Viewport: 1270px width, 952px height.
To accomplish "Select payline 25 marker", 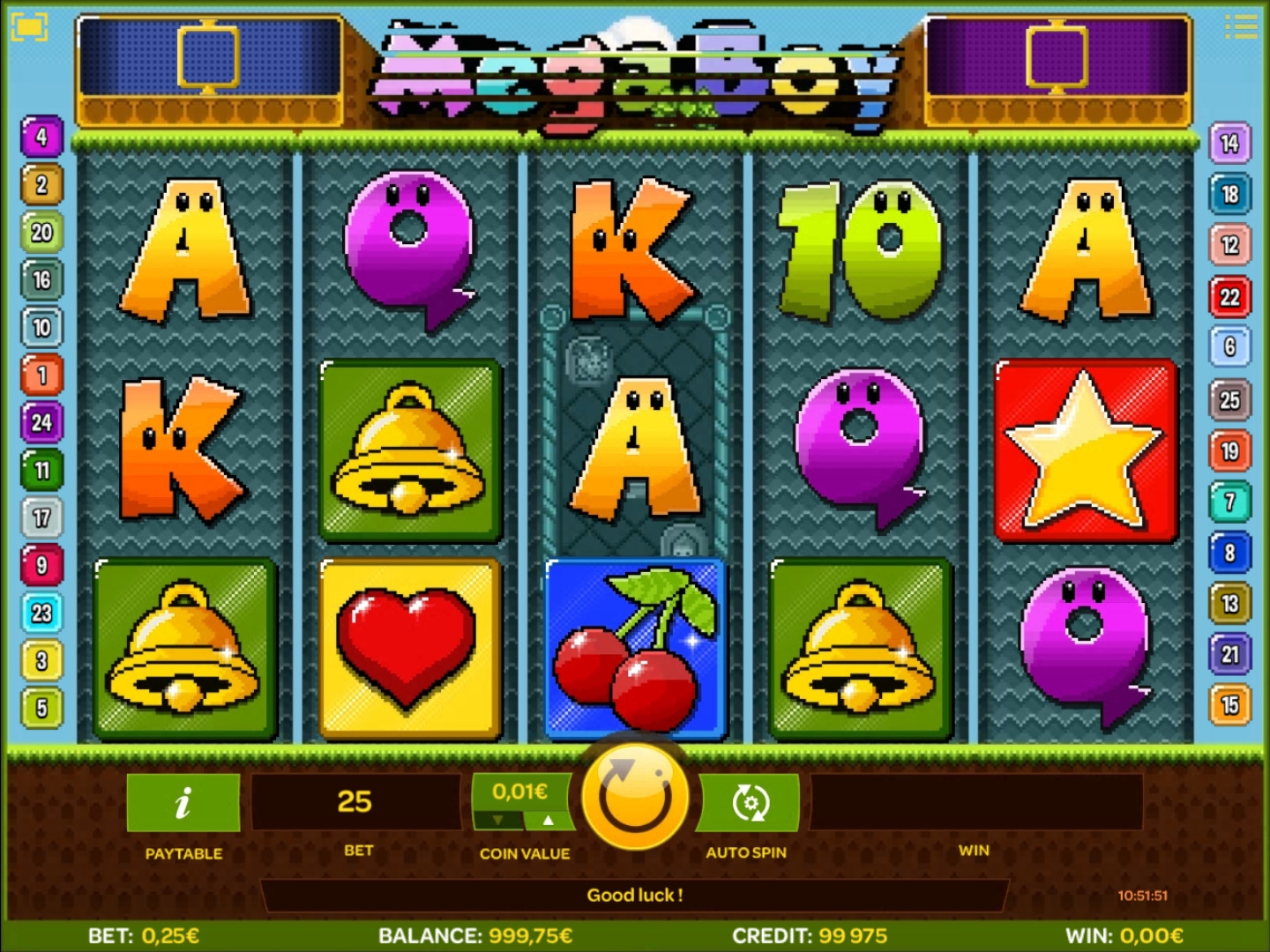I will 1229,401.
